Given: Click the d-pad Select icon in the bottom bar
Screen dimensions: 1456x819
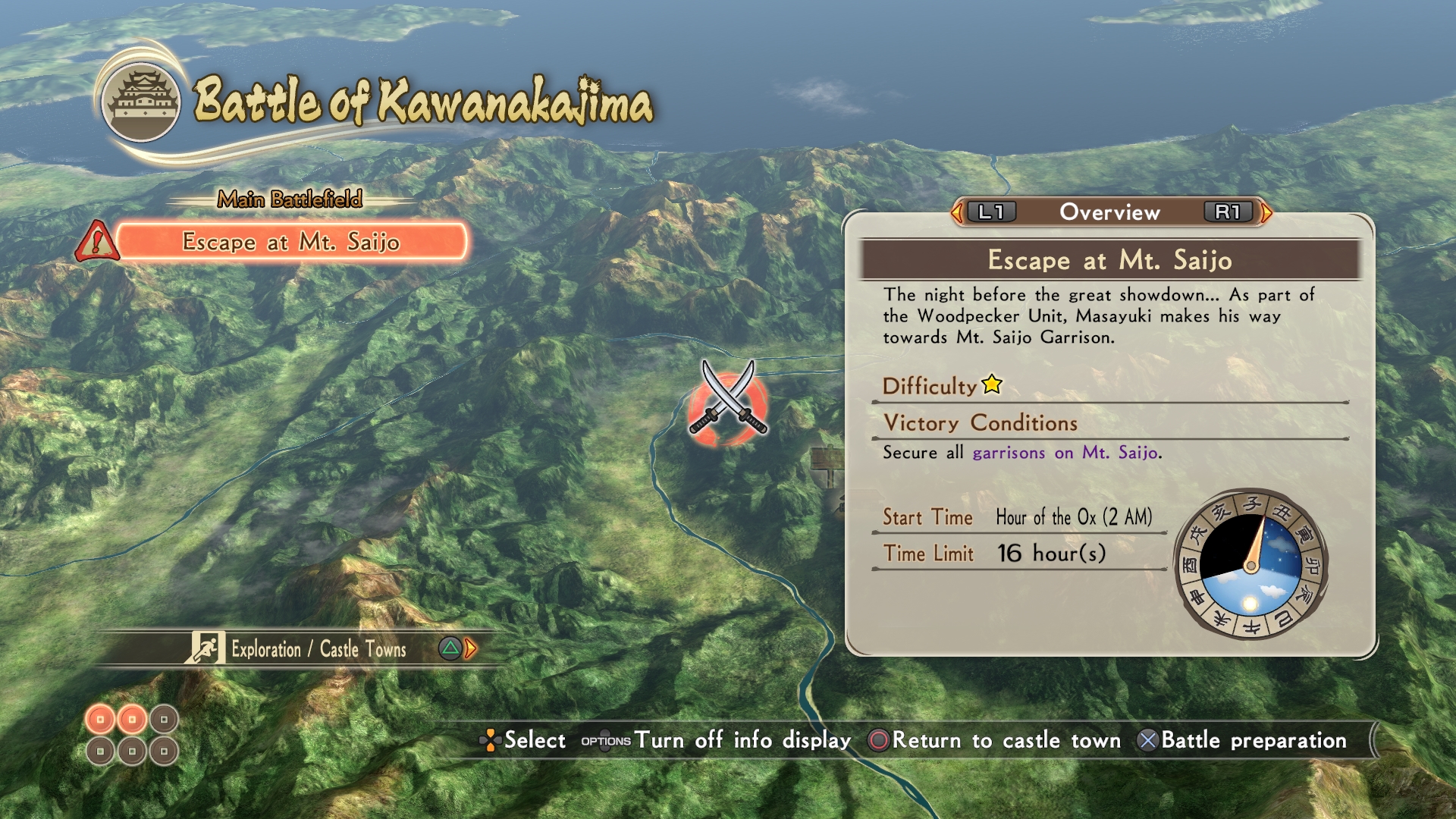Looking at the screenshot, I should coord(489,739).
